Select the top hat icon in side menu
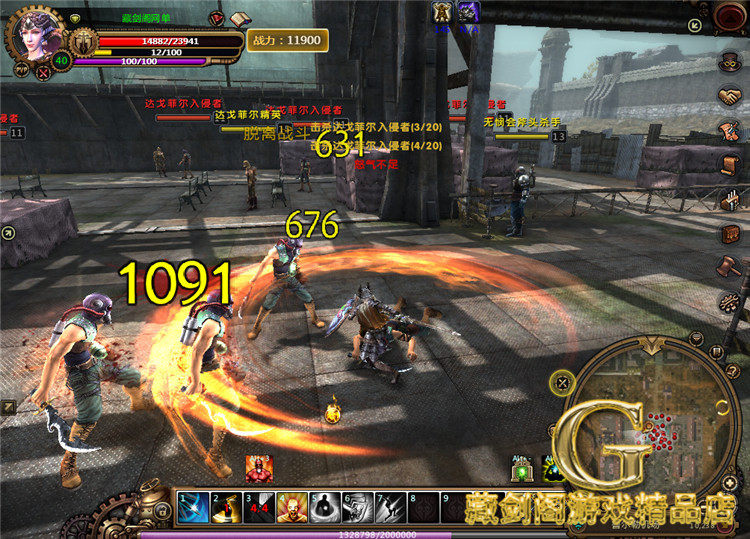750x539 pixels. point(728,62)
